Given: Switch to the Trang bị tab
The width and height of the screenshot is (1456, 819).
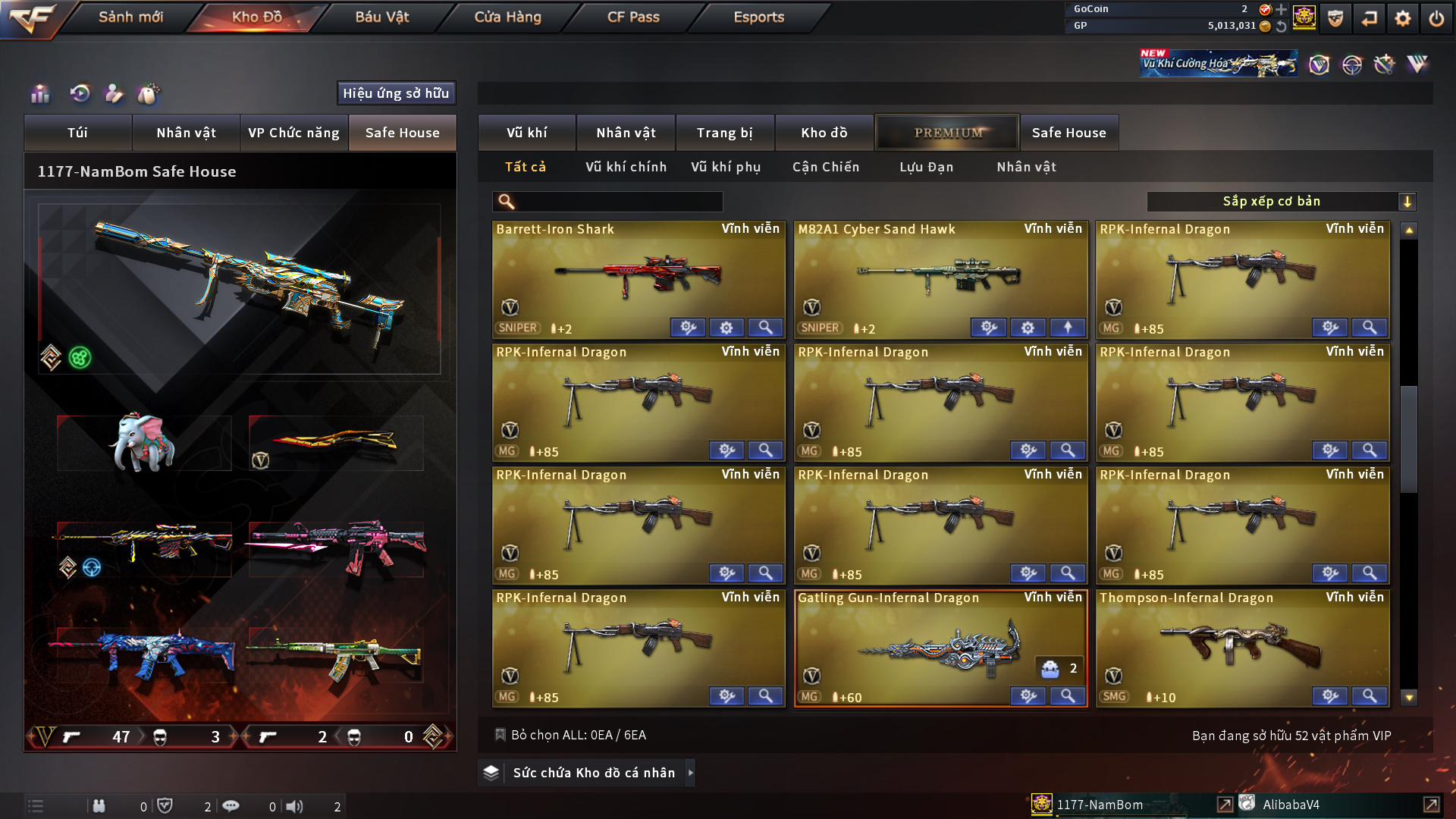Looking at the screenshot, I should [x=724, y=133].
